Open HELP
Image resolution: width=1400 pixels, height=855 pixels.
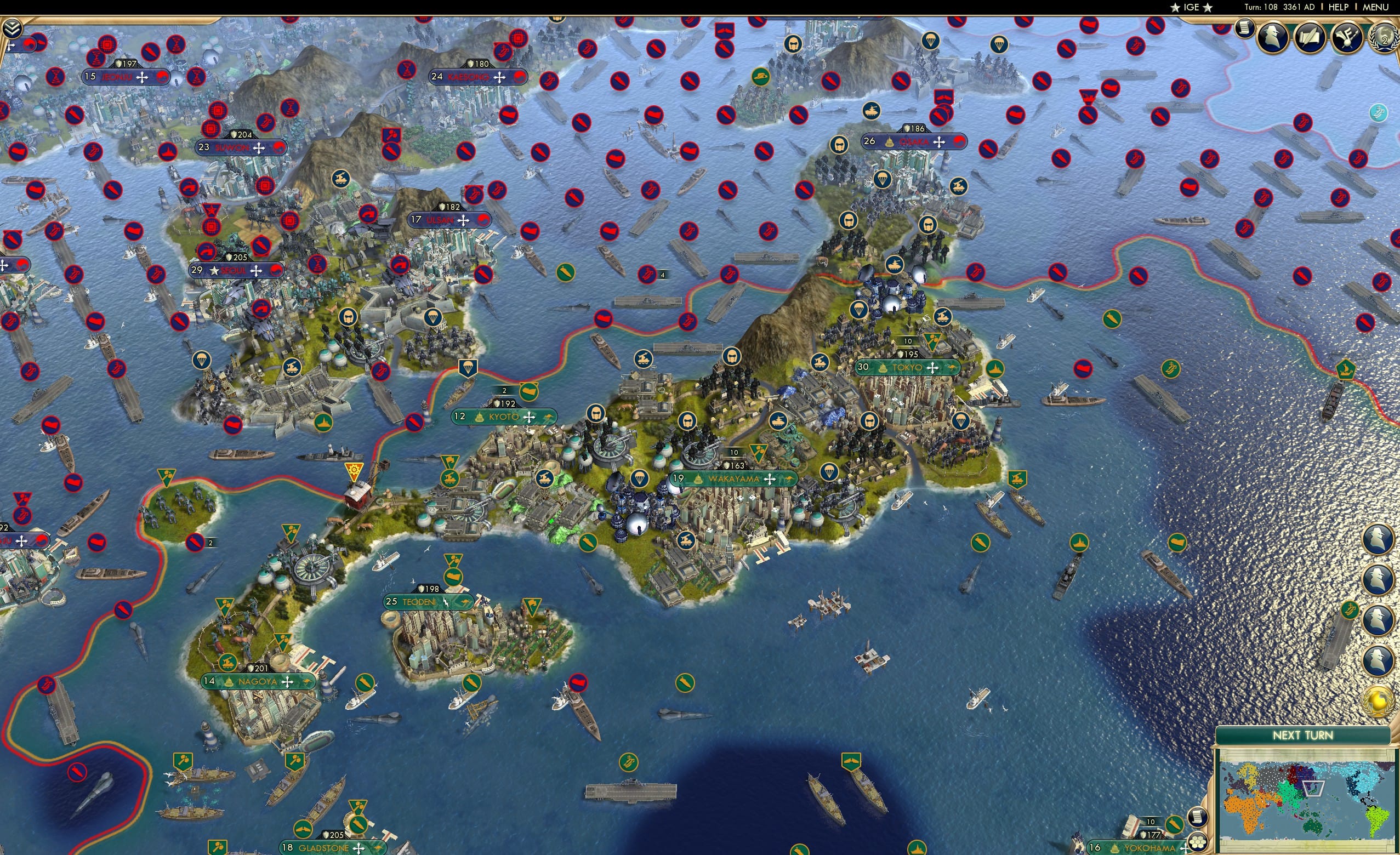pos(1339,7)
